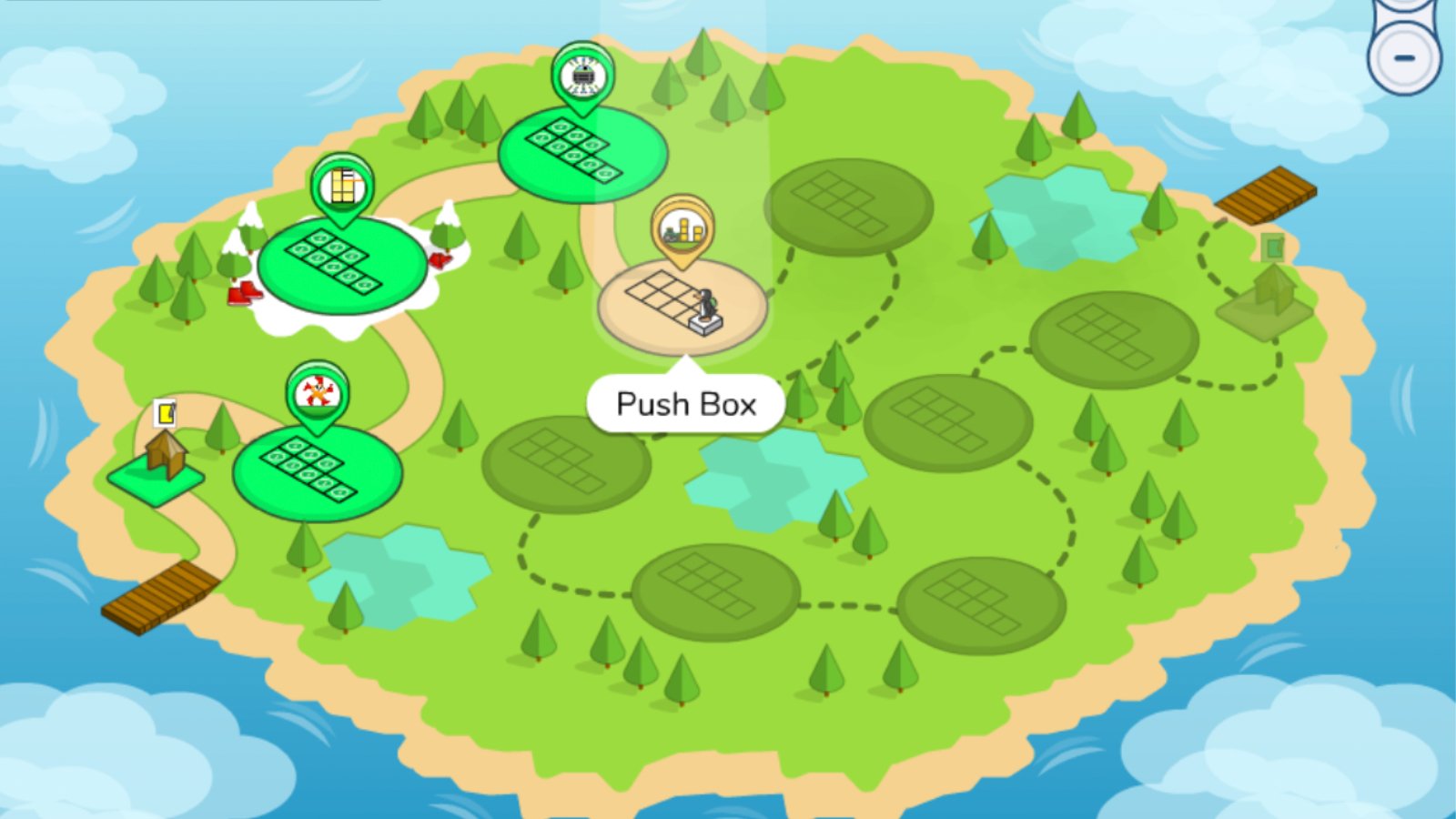This screenshot has height=819, width=1456.
Task: Select the penguin on the Push Box stage
Action: 708,303
